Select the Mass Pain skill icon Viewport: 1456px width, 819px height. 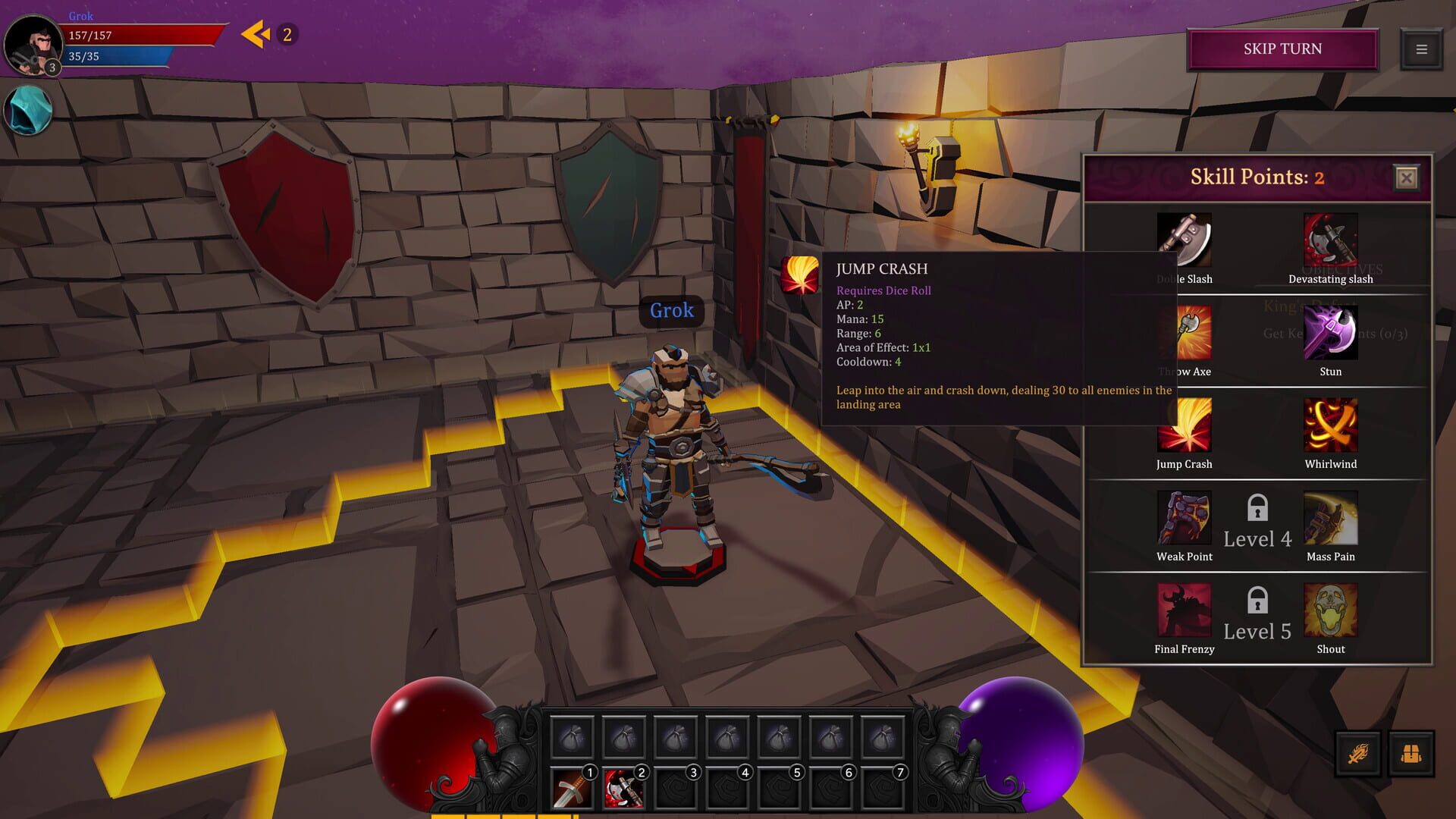pyautogui.click(x=1329, y=517)
